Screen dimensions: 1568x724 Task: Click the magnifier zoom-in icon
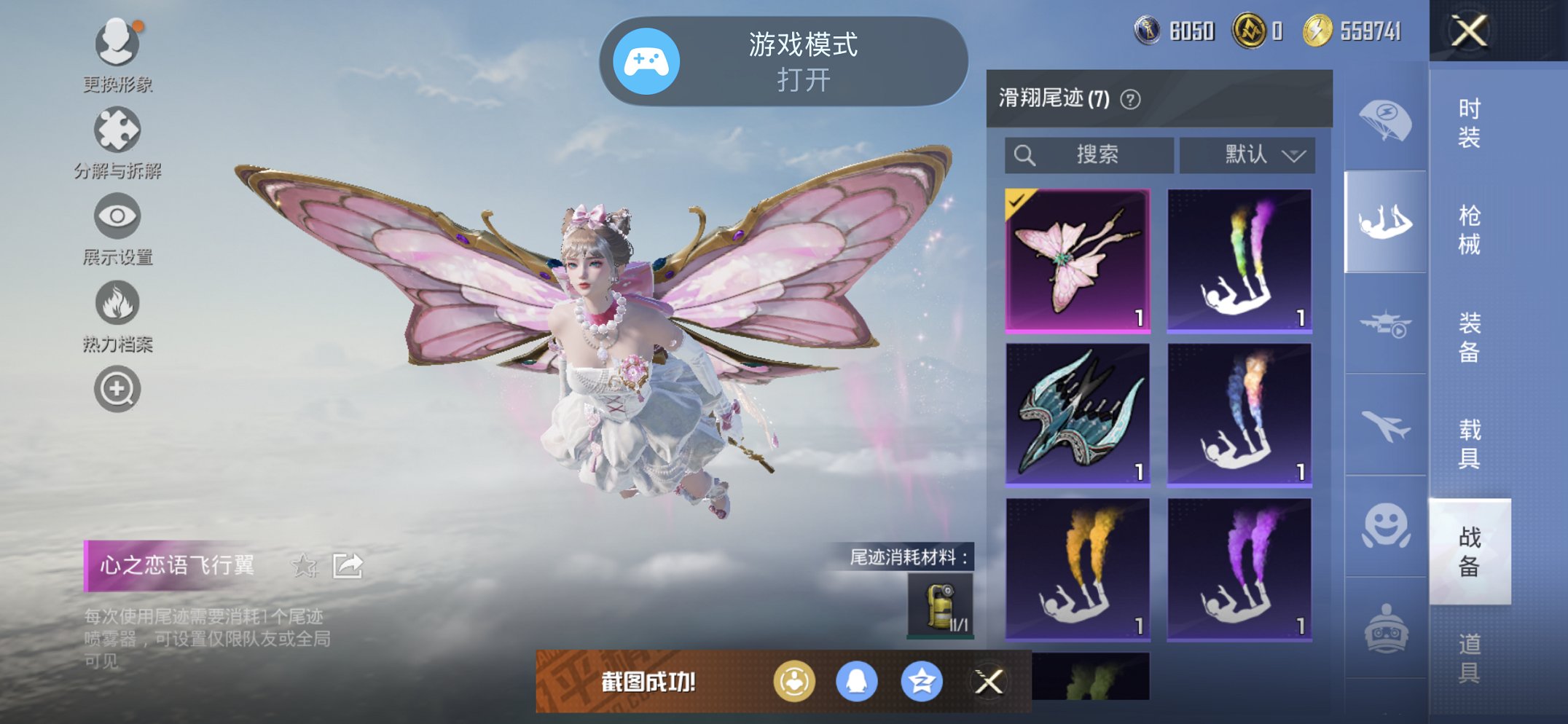tap(118, 389)
